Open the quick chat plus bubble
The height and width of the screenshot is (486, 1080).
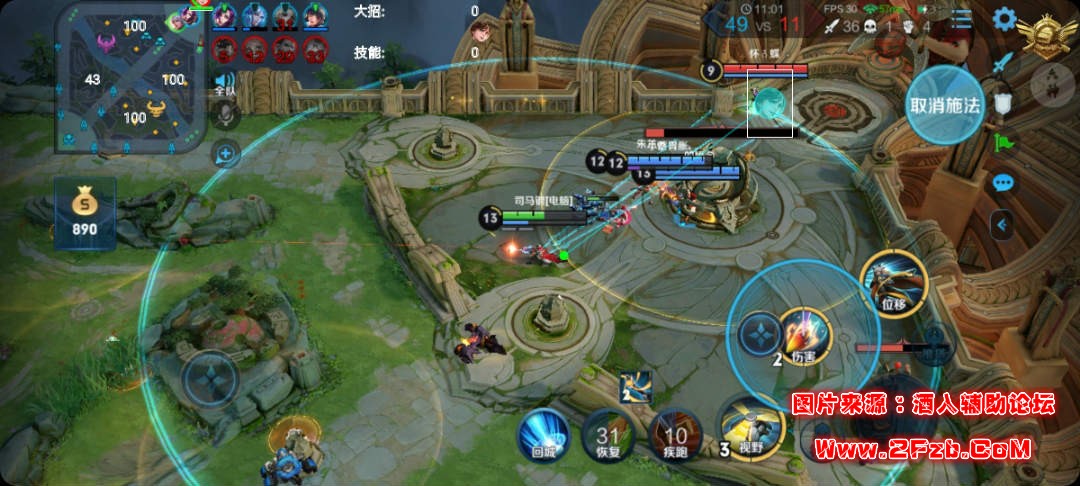pos(226,154)
